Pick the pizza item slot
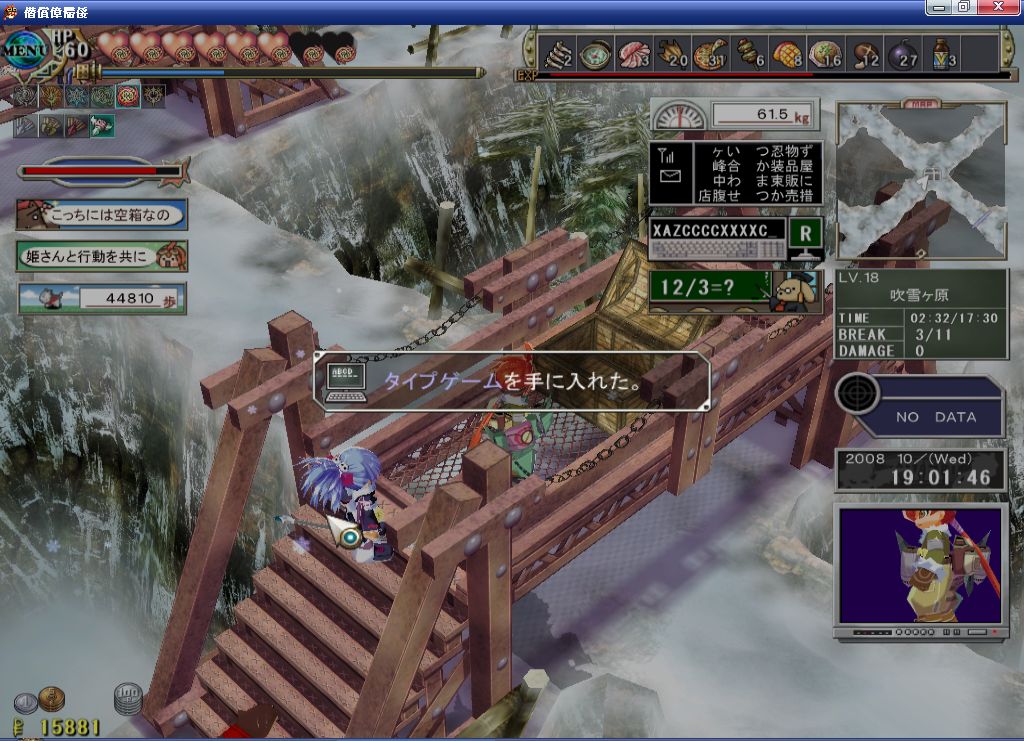 pyautogui.click(x=711, y=52)
